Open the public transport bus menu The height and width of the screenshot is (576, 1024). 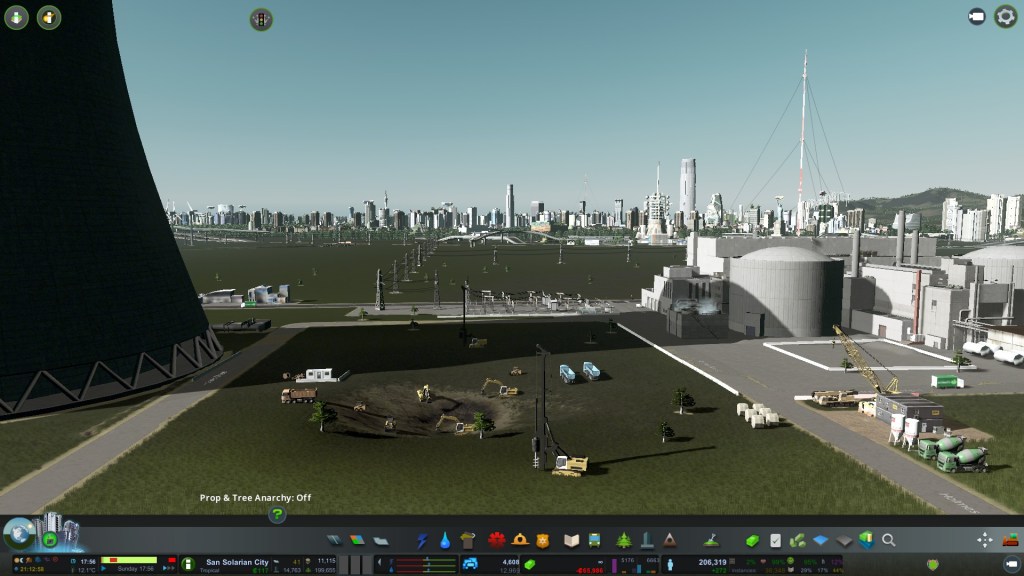coord(594,540)
